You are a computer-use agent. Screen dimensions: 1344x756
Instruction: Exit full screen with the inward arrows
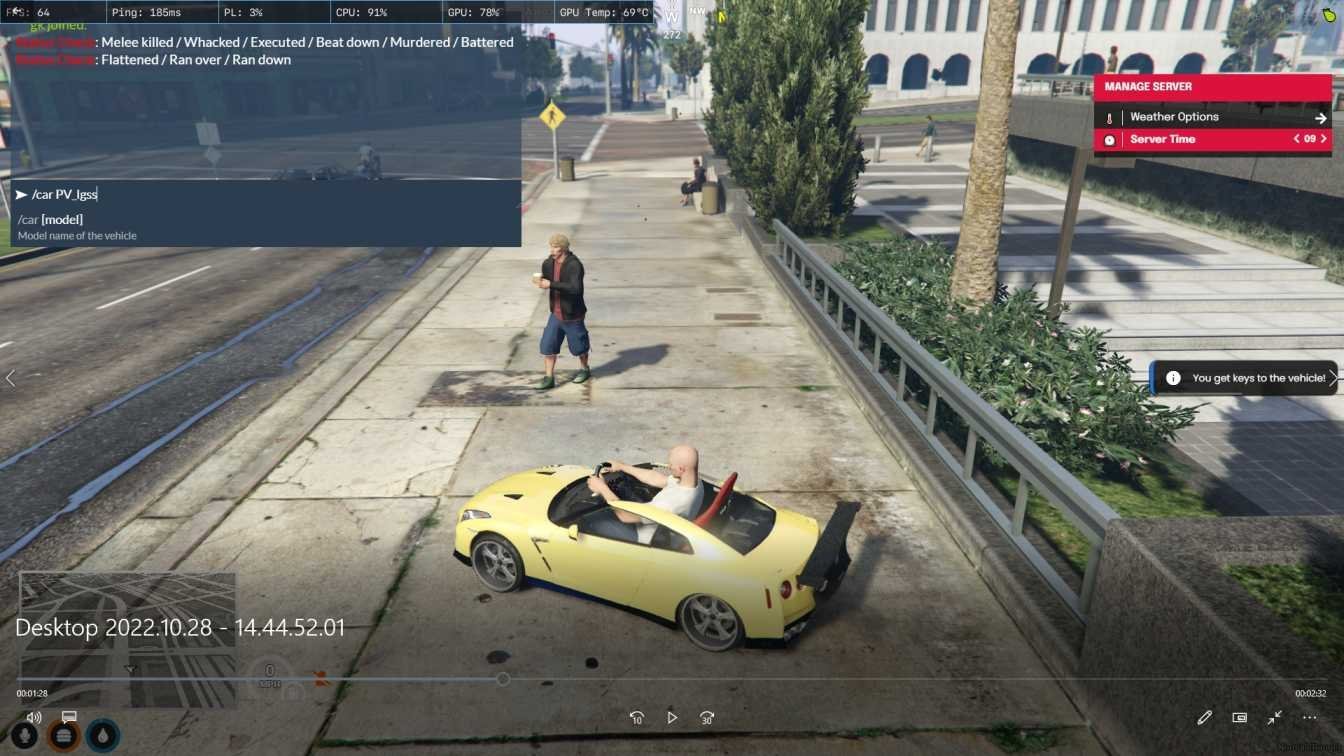pos(1275,718)
